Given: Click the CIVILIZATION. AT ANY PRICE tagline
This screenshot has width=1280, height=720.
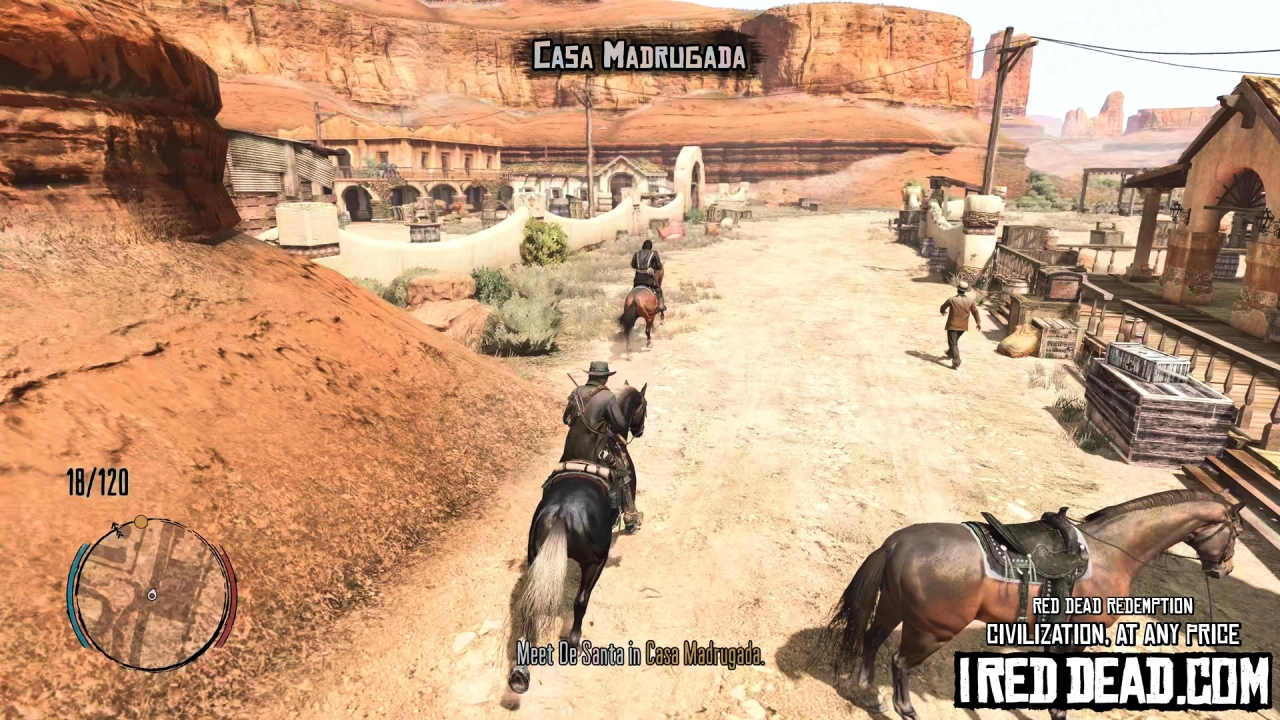Looking at the screenshot, I should click(1113, 634).
